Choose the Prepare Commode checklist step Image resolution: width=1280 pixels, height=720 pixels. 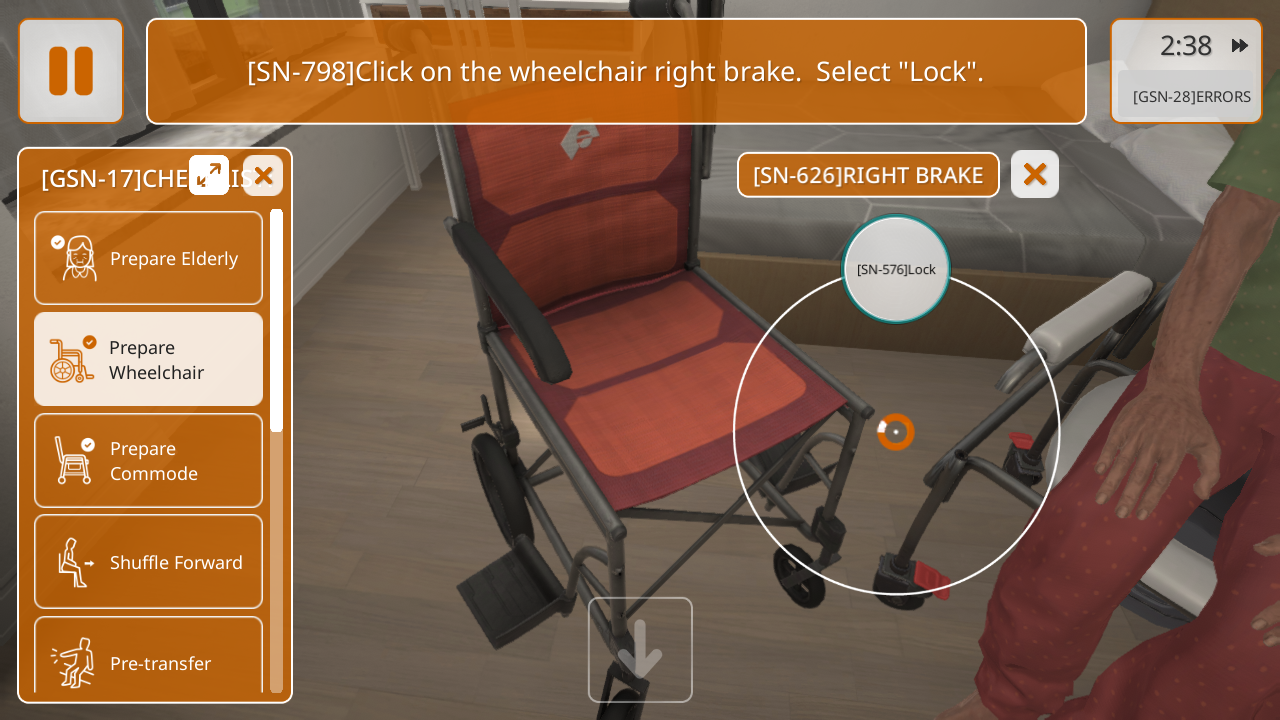[x=149, y=460]
